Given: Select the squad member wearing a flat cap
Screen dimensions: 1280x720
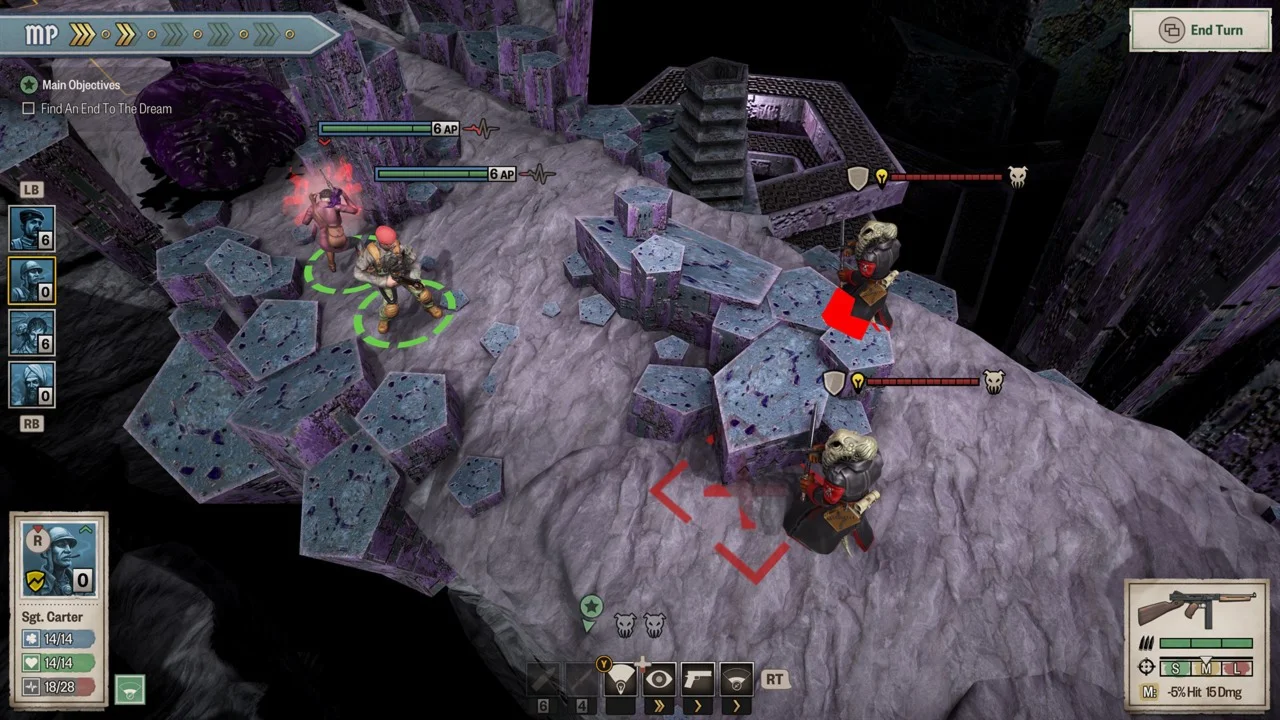Looking at the screenshot, I should (x=32, y=229).
